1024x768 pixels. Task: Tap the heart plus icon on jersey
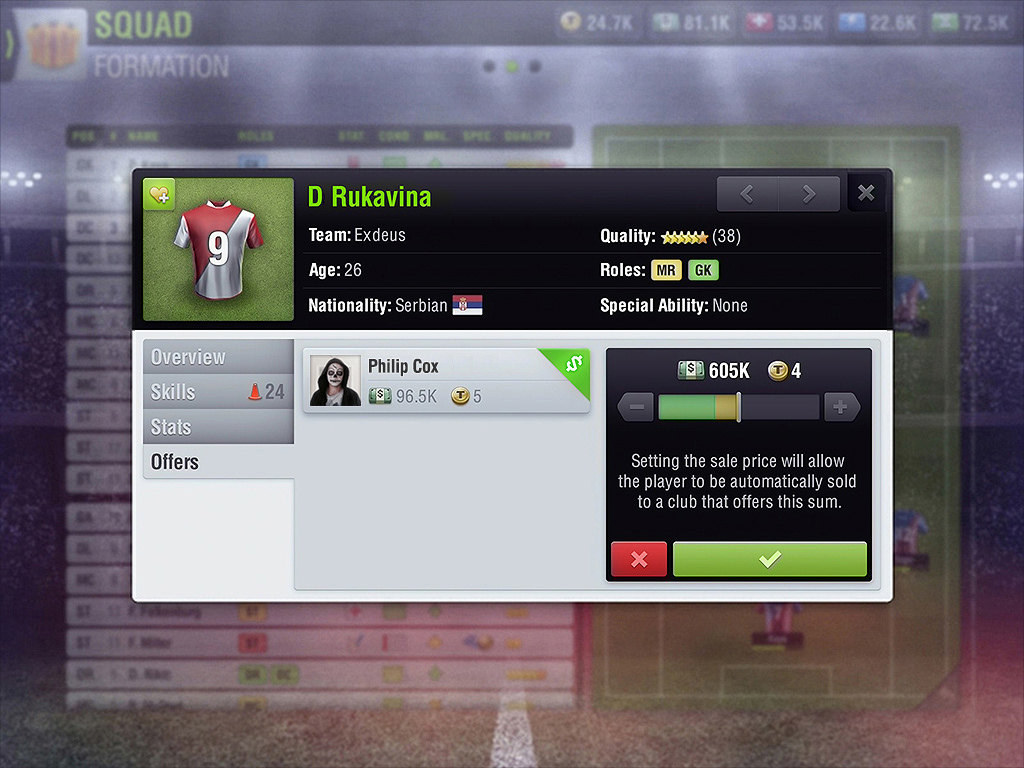[x=160, y=194]
